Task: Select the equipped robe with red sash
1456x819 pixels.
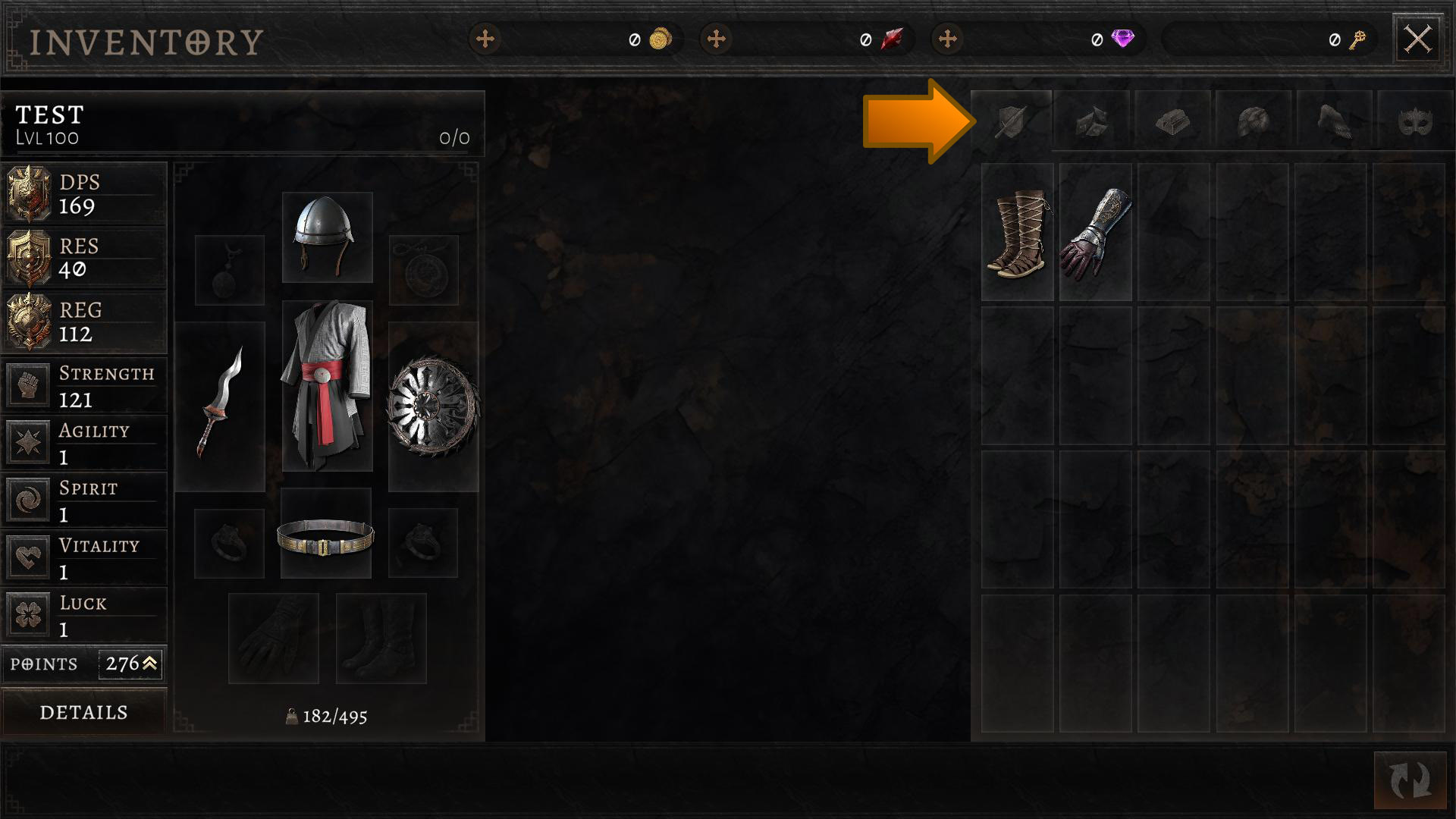Action: click(327, 385)
